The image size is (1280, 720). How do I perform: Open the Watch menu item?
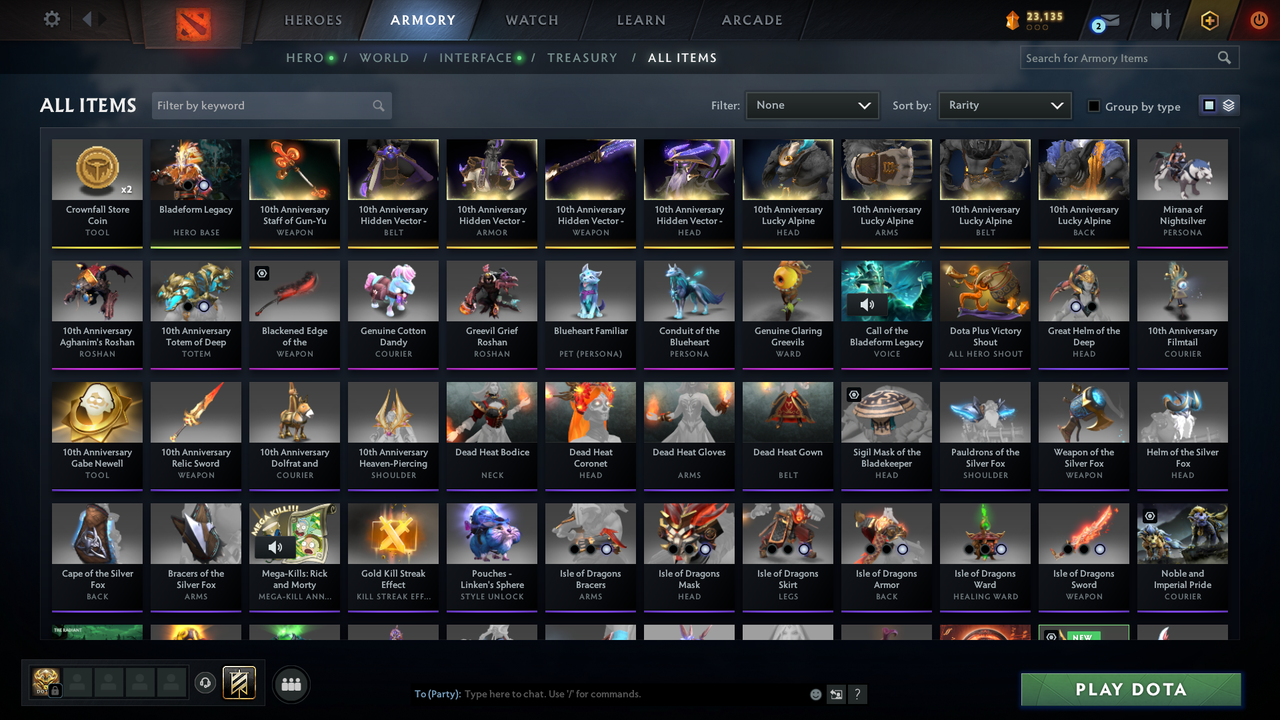[531, 20]
